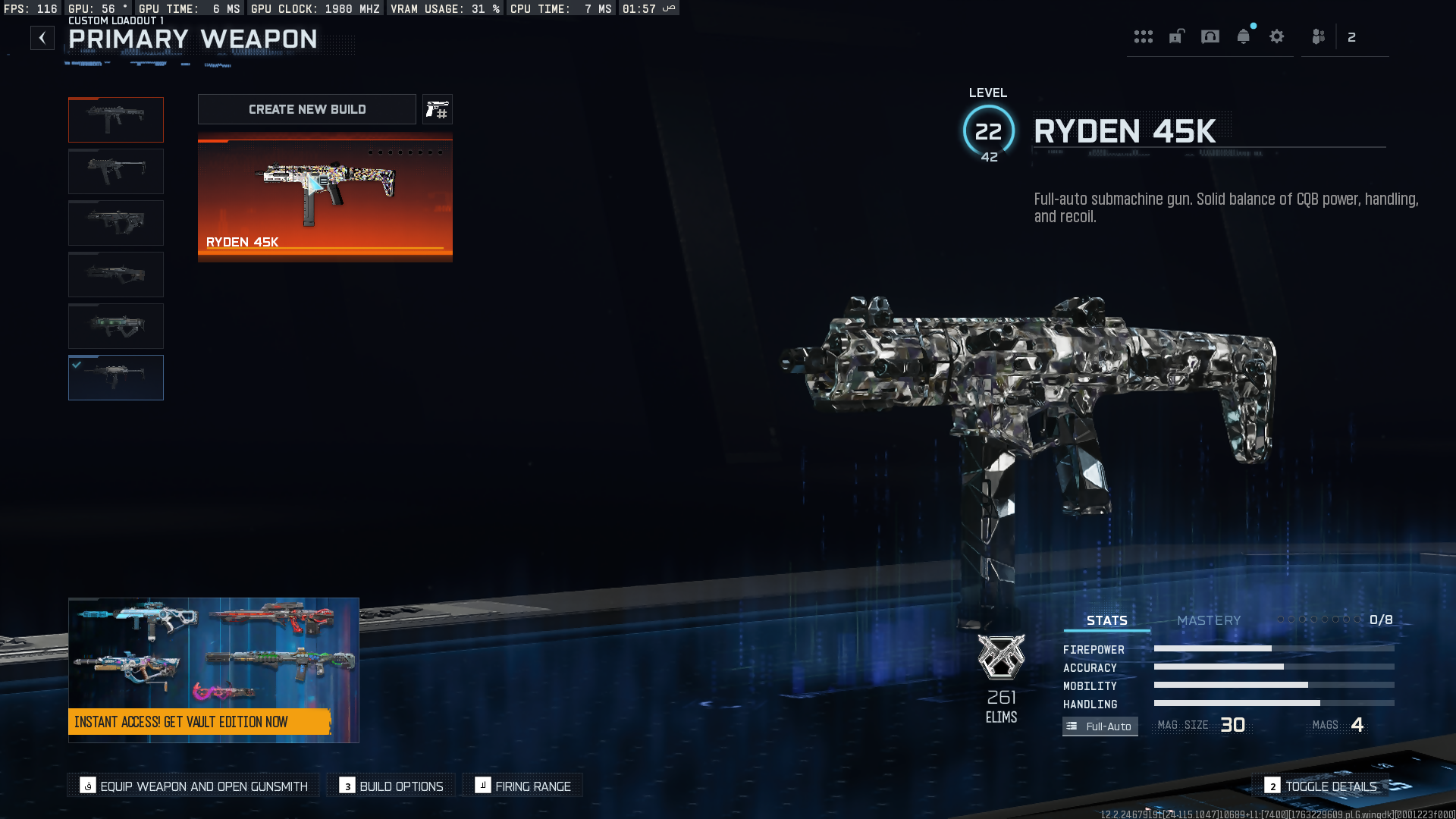1456x819 pixels.
Task: Select the red-highlighted first weapon thumbnail
Action: (116, 120)
